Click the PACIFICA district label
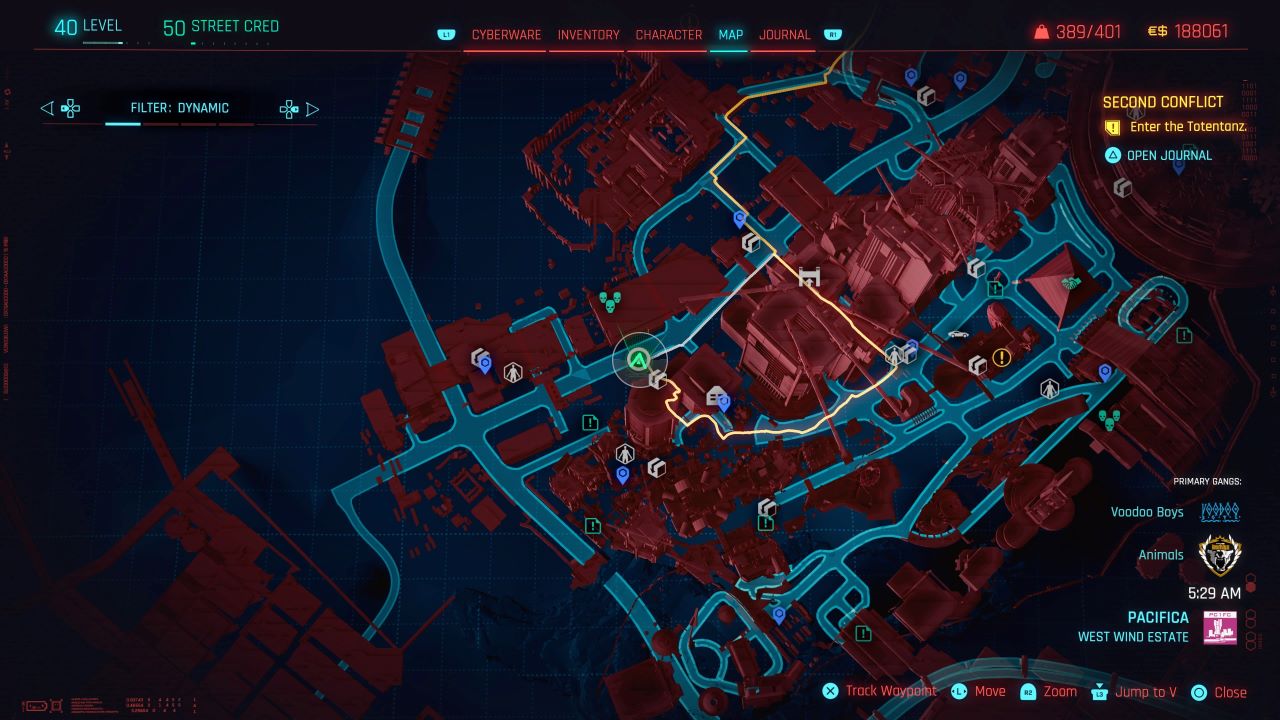This screenshot has width=1280, height=720. click(1157, 617)
